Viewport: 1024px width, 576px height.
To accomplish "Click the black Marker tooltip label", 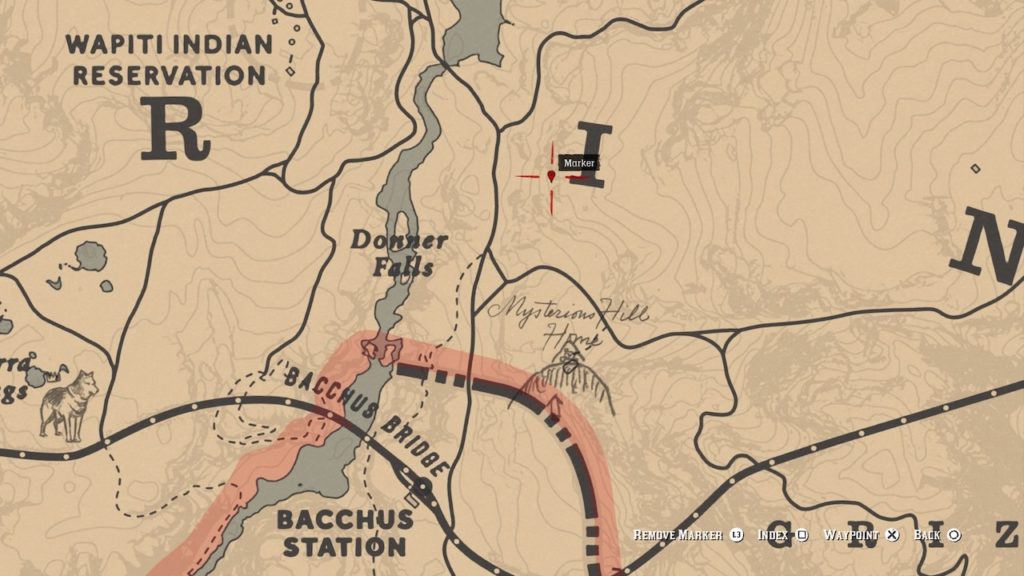I will pos(578,163).
